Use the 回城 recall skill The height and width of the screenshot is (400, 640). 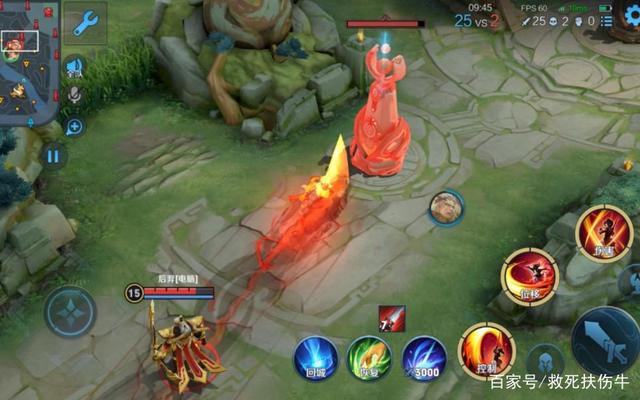coord(315,357)
